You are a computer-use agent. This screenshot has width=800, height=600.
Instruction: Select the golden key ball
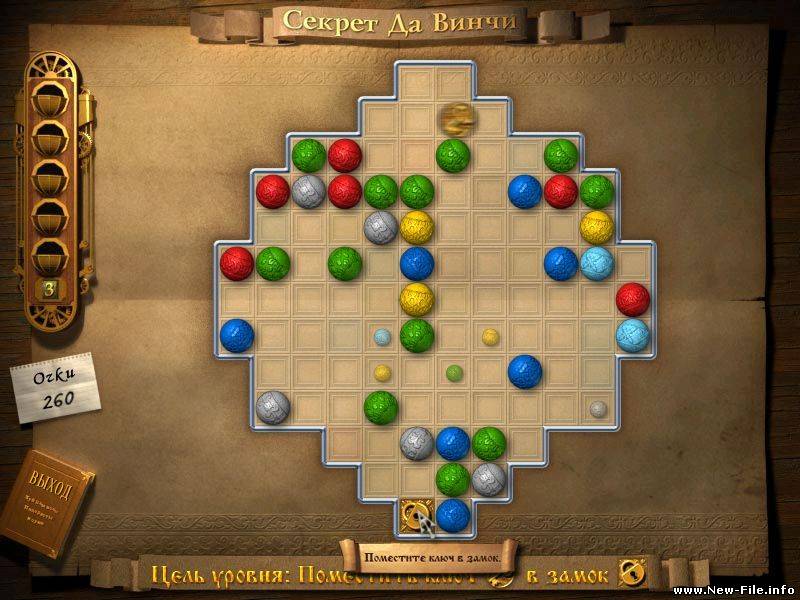[454, 118]
